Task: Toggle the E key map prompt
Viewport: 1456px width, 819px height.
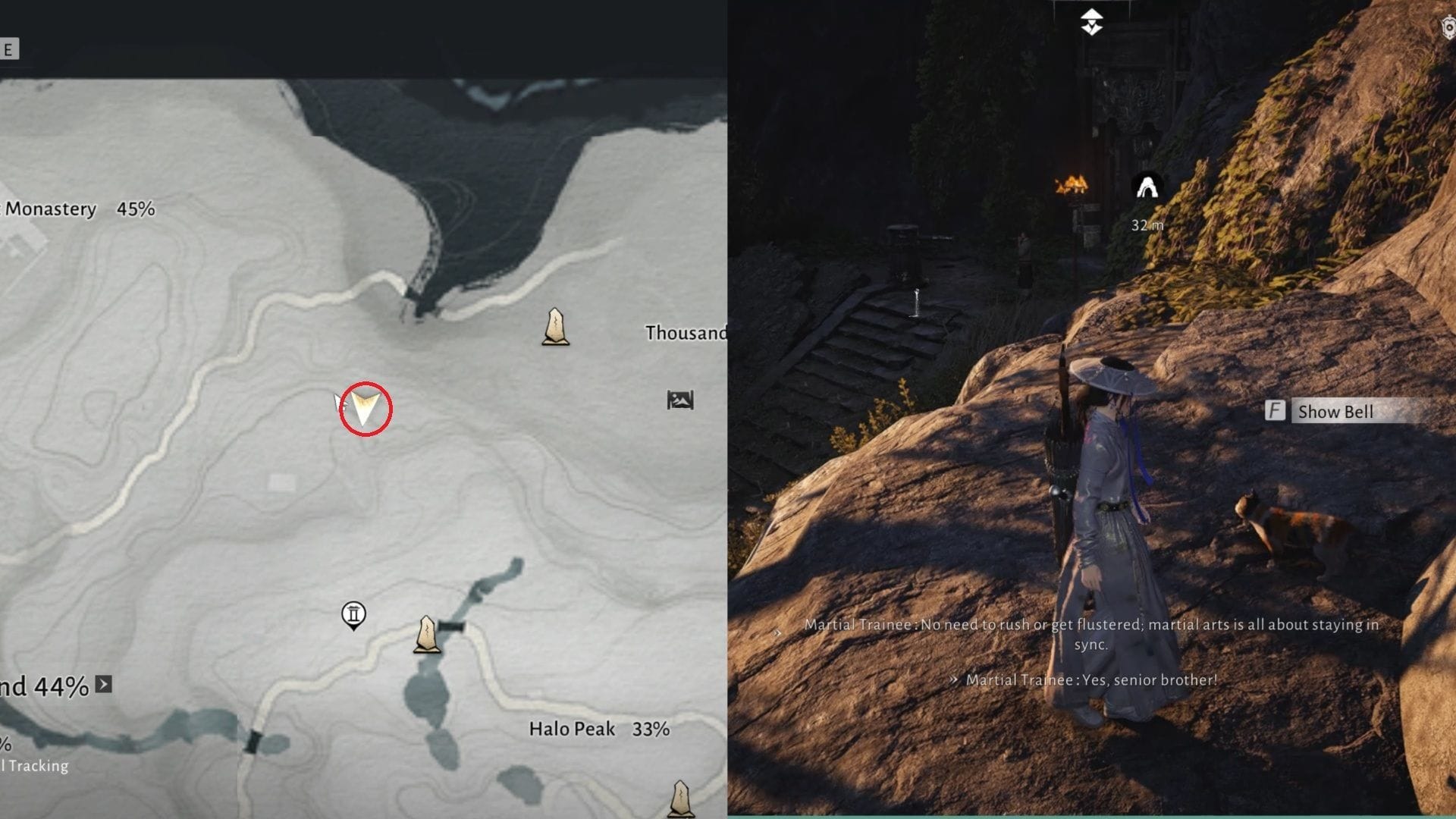Action: [x=8, y=47]
